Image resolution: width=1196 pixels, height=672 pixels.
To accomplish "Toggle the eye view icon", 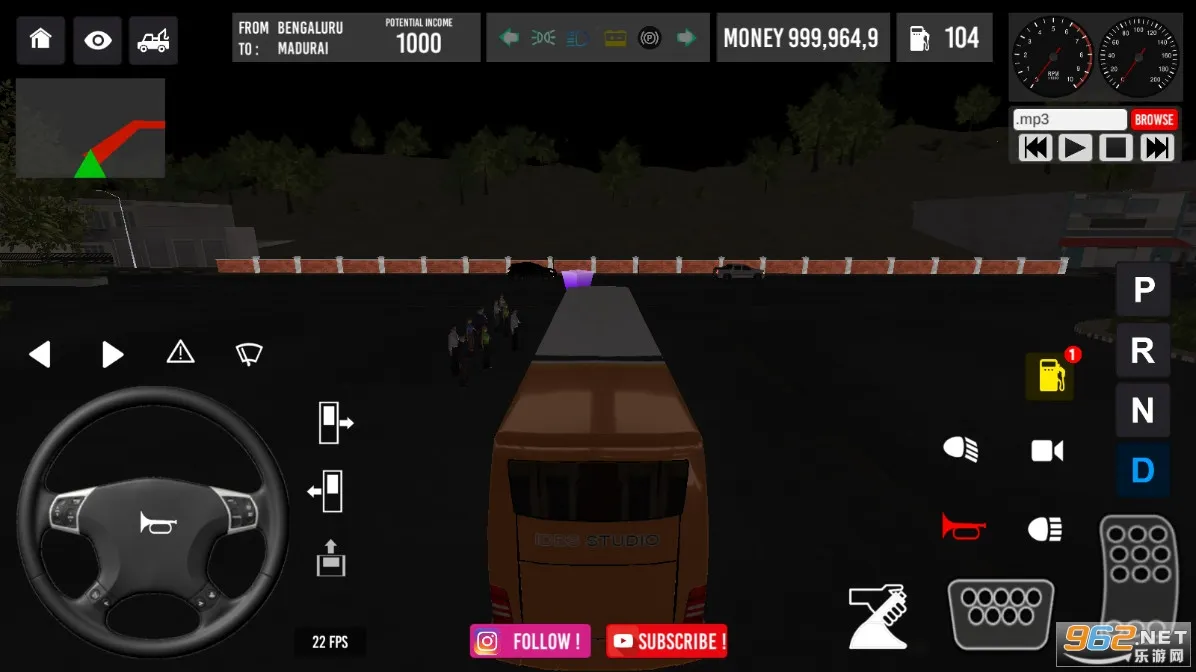I will 97,40.
